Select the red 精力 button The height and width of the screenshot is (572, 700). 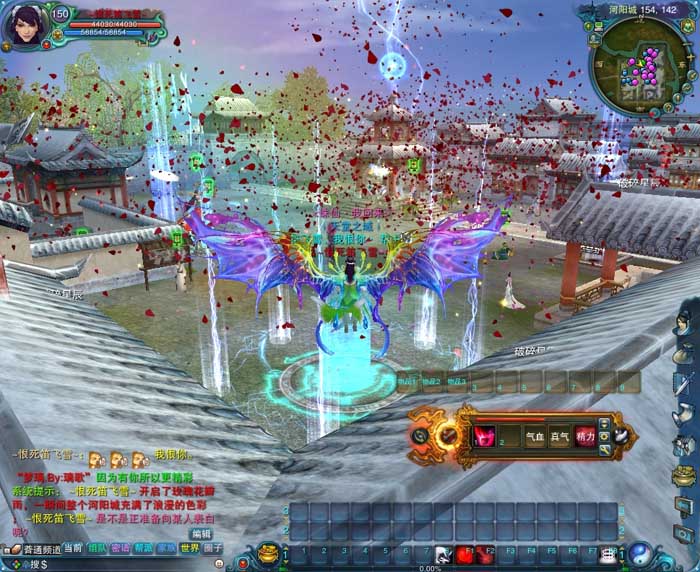585,436
